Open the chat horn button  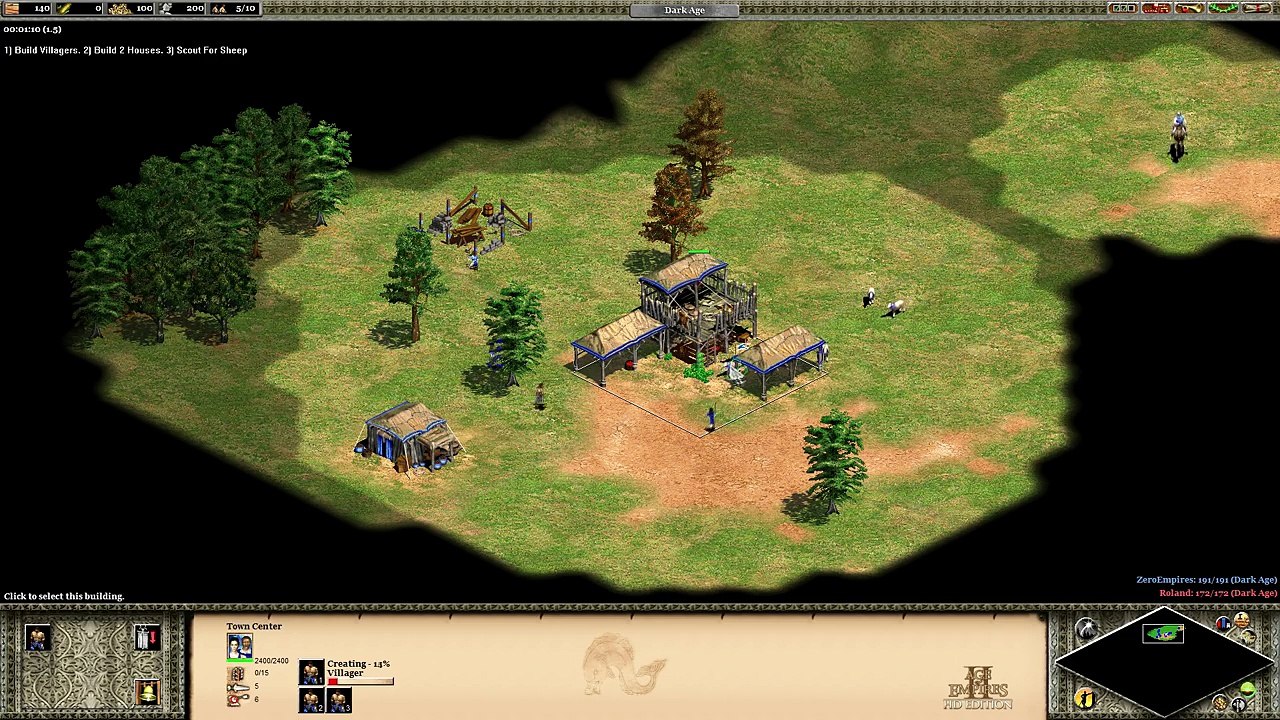[x=1189, y=9]
